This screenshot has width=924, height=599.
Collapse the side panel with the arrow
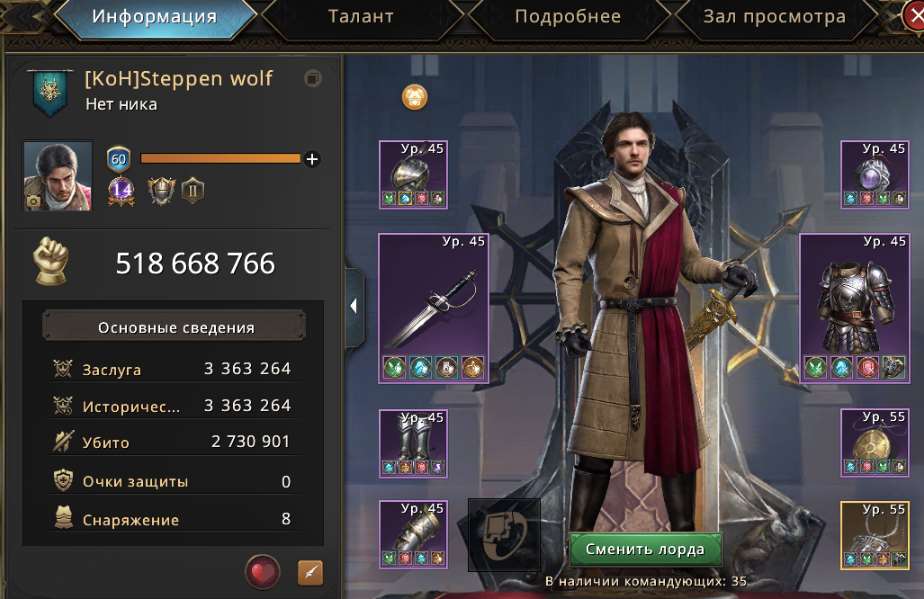[x=354, y=307]
